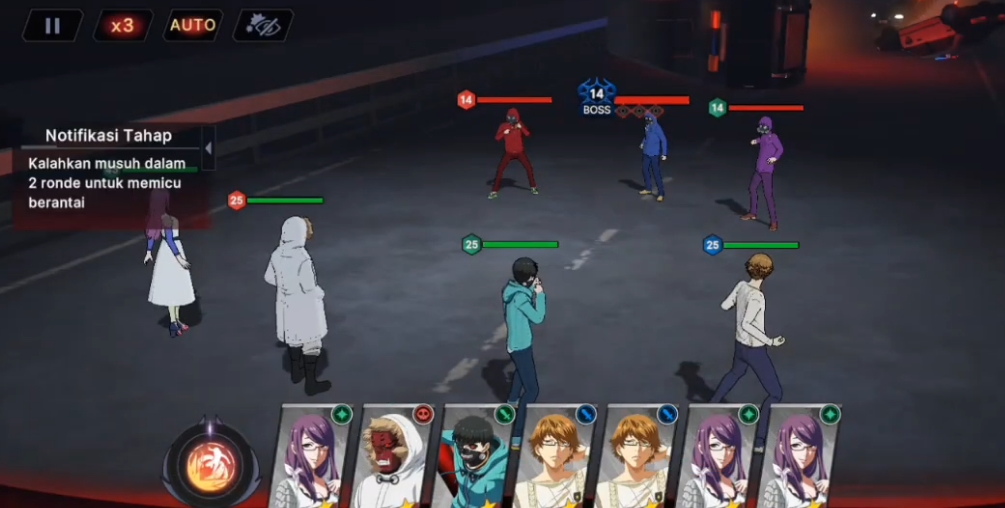
Task: Pause the battle
Action: (x=52, y=25)
